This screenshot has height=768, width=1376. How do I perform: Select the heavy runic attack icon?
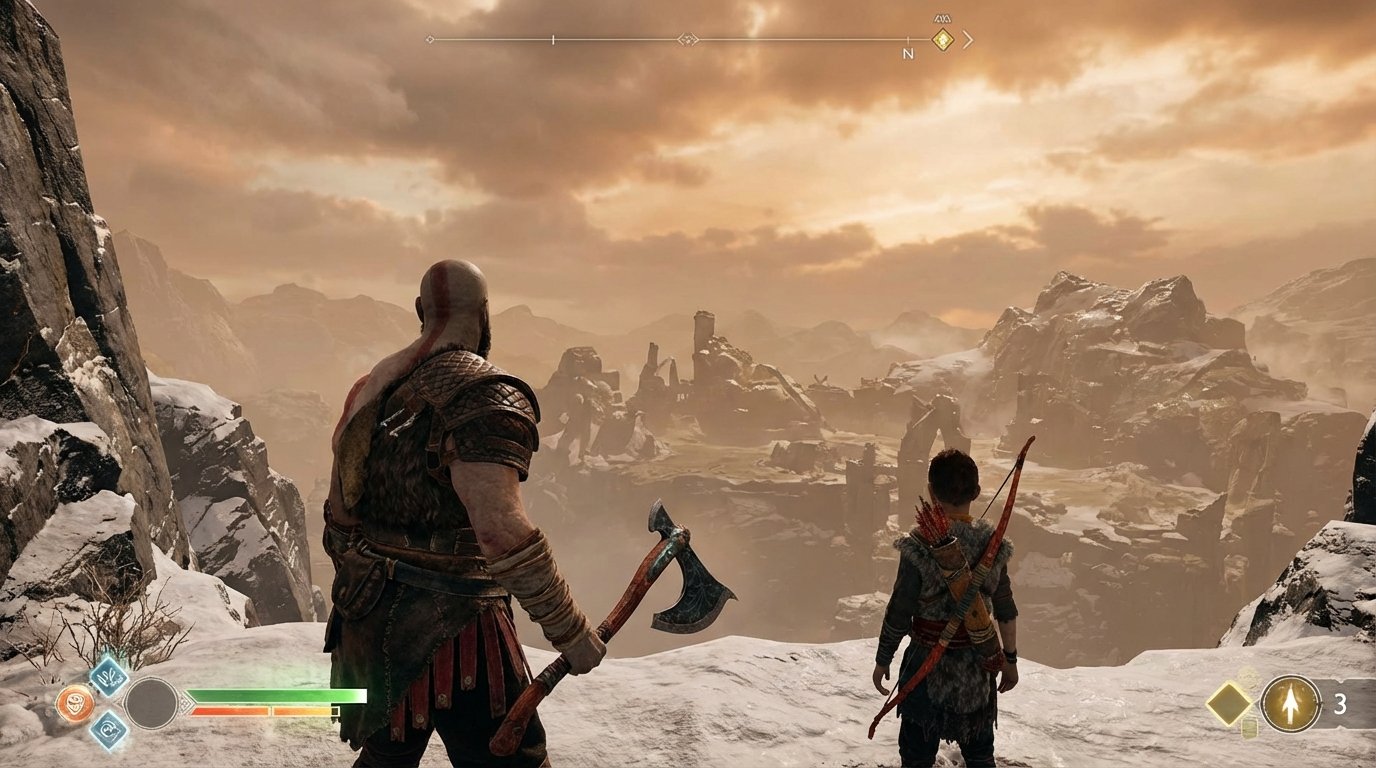(x=109, y=730)
